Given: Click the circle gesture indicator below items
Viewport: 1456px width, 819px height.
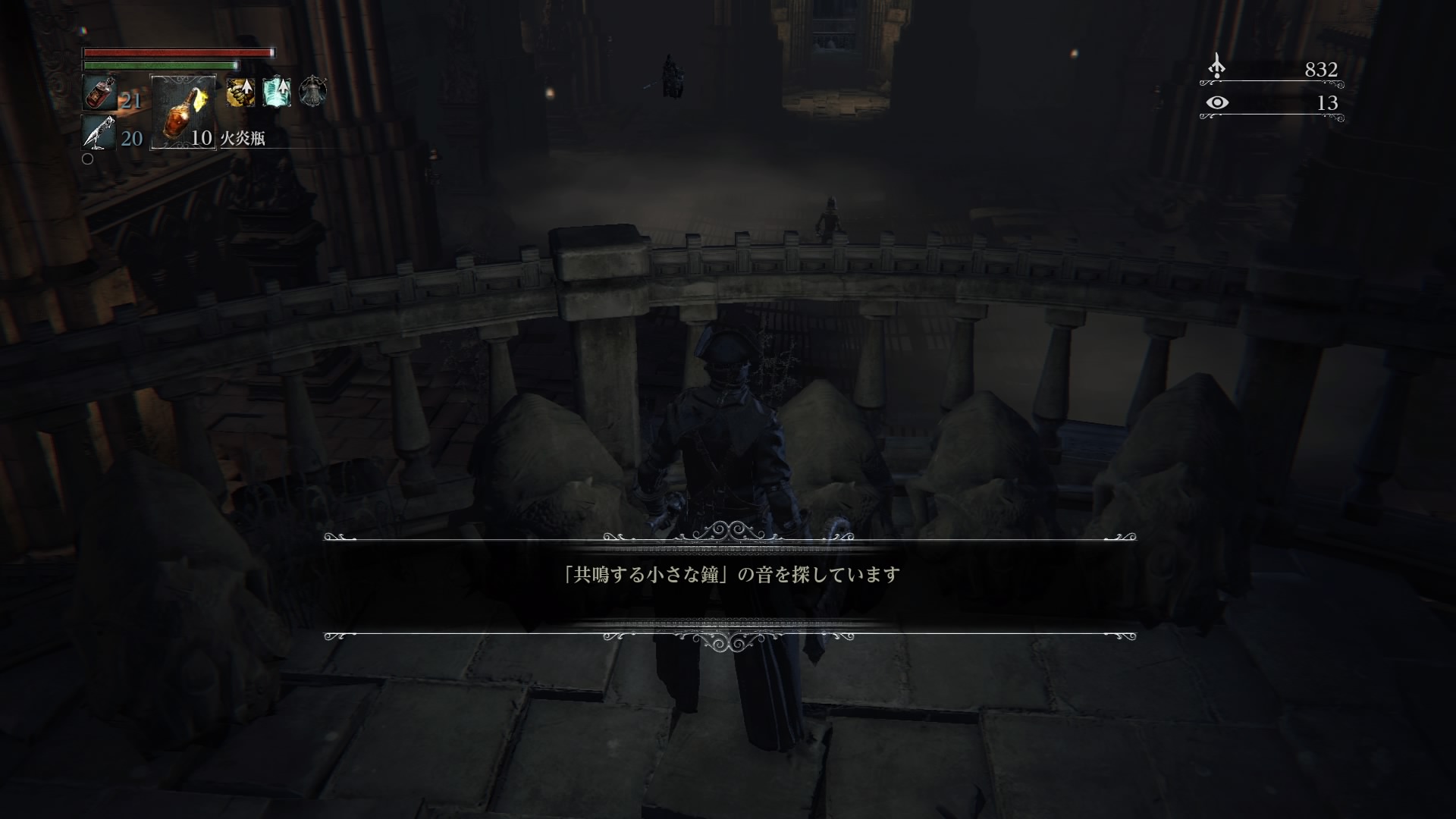Looking at the screenshot, I should (x=87, y=159).
